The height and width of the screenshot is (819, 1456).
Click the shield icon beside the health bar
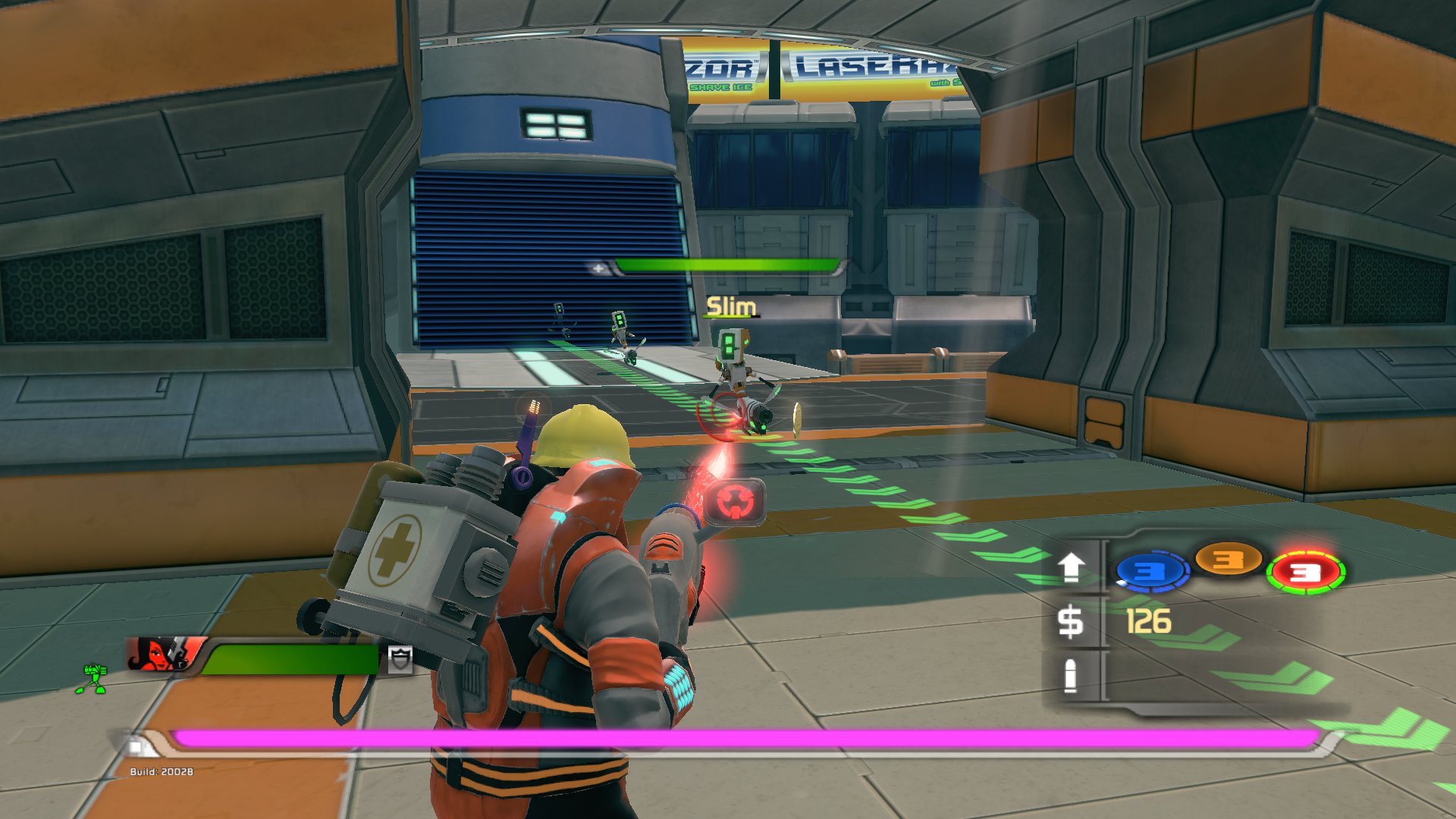coord(400,659)
